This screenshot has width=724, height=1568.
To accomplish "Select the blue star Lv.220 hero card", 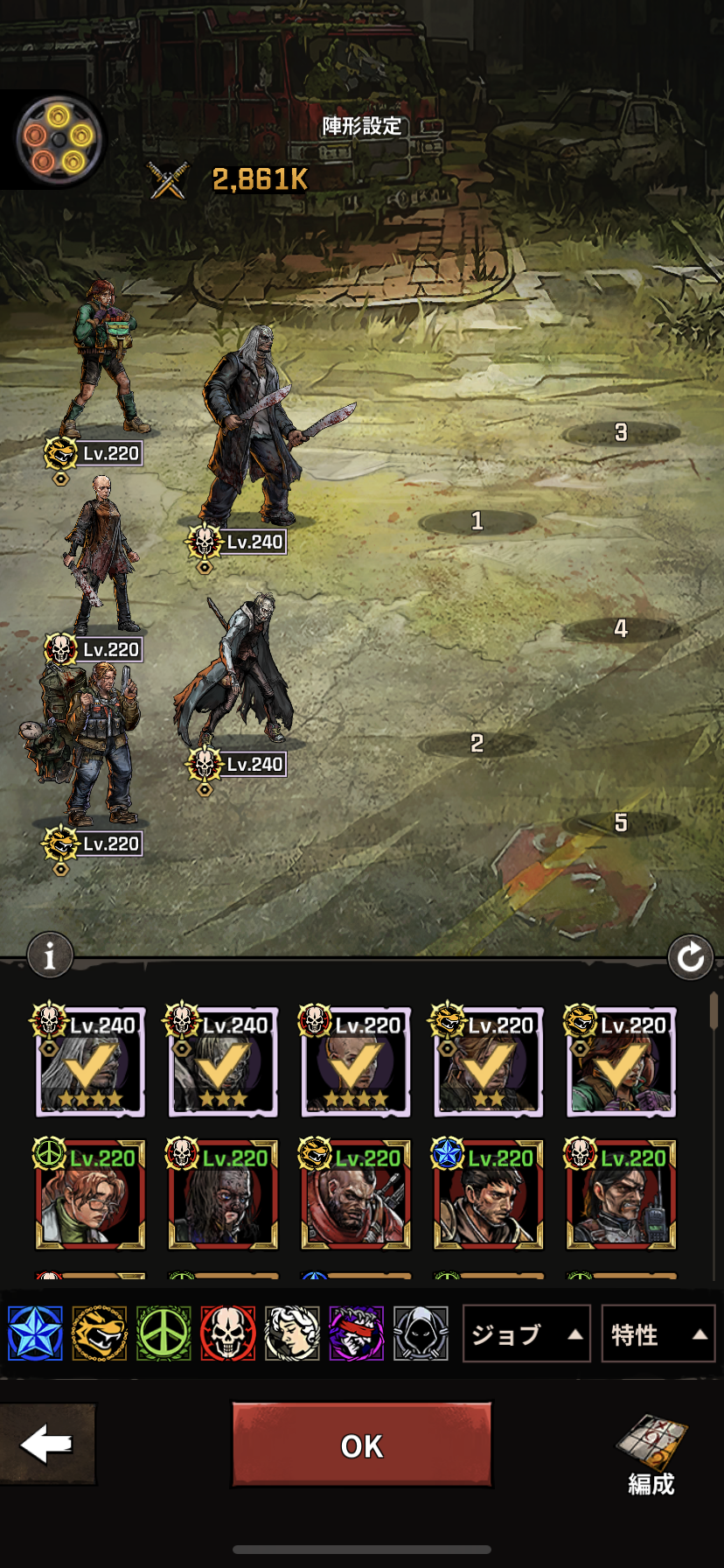I will (x=488, y=1195).
